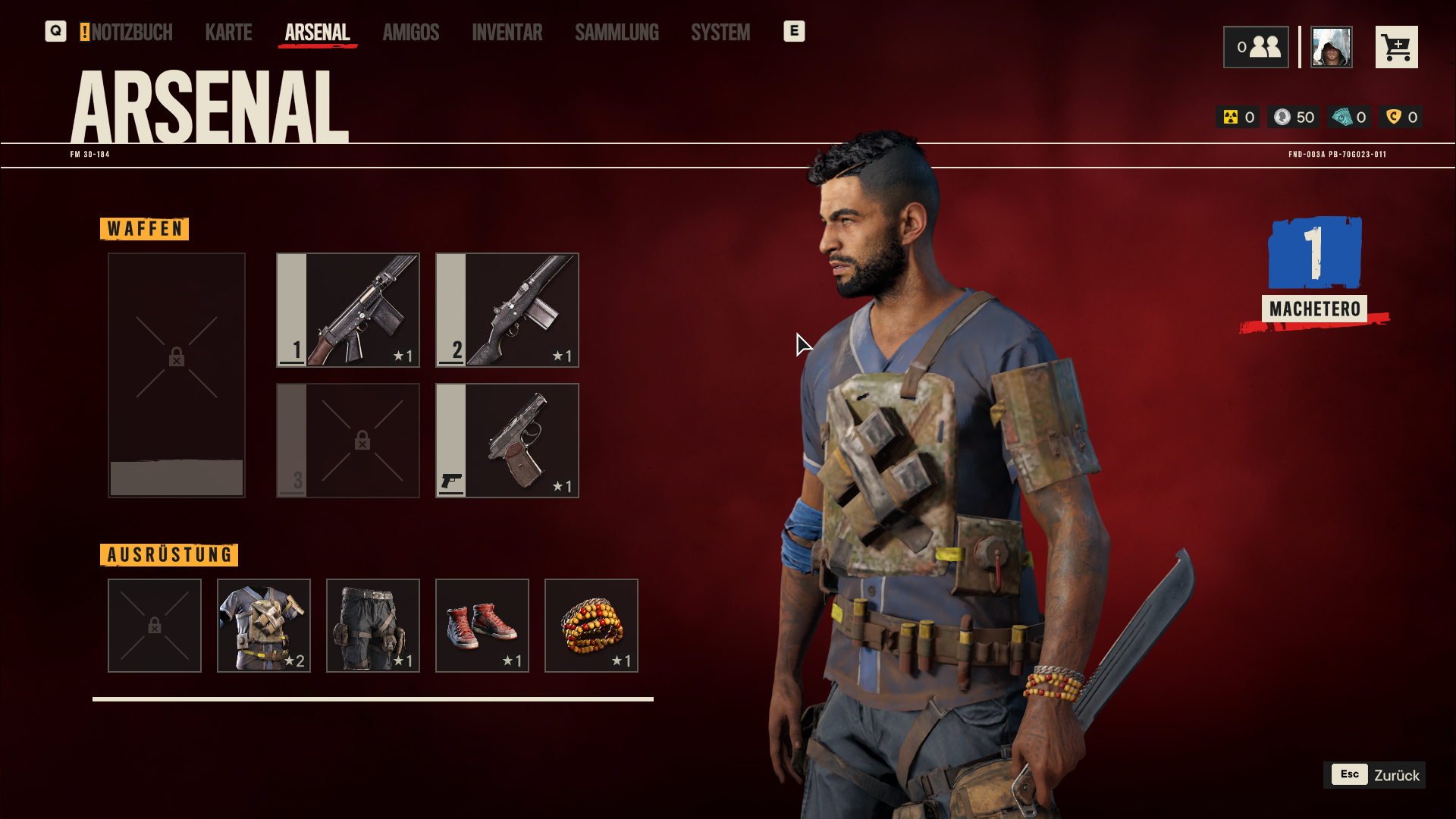Open the shopping cart store icon
This screenshot has width=1456, height=819.
click(1397, 46)
